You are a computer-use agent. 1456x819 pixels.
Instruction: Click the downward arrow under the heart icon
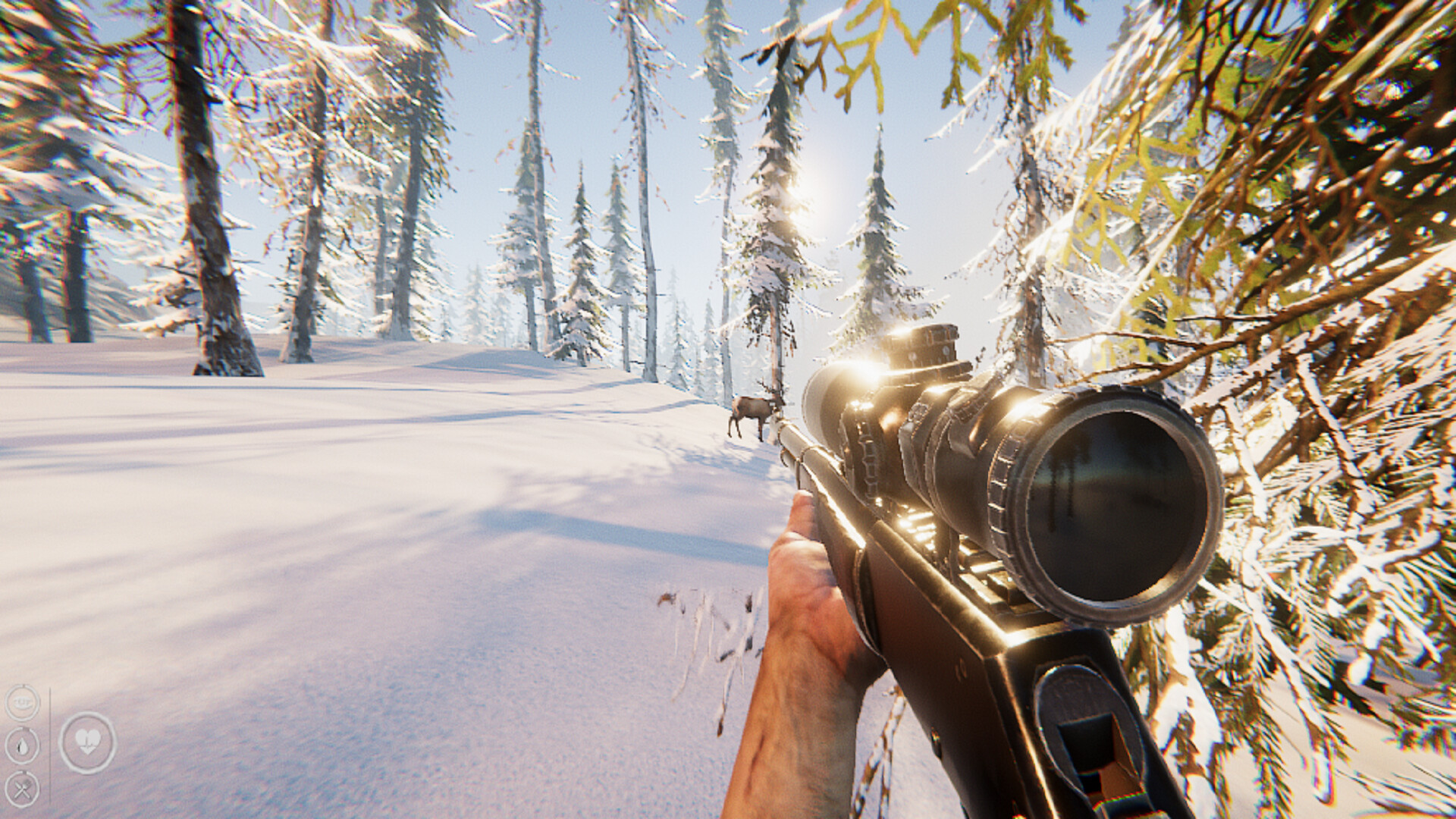[x=86, y=751]
